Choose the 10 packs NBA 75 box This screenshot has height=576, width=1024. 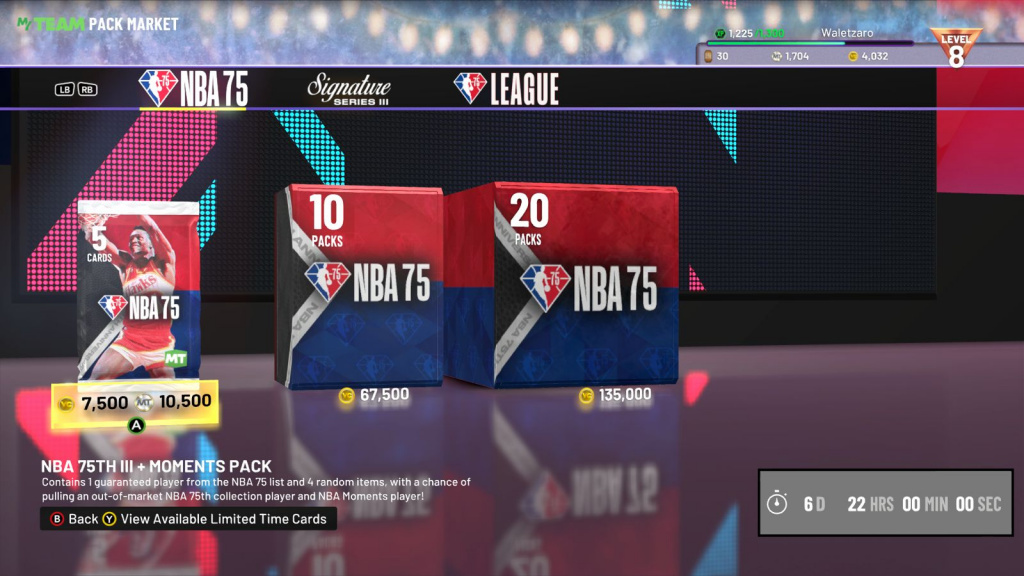[x=360, y=284]
